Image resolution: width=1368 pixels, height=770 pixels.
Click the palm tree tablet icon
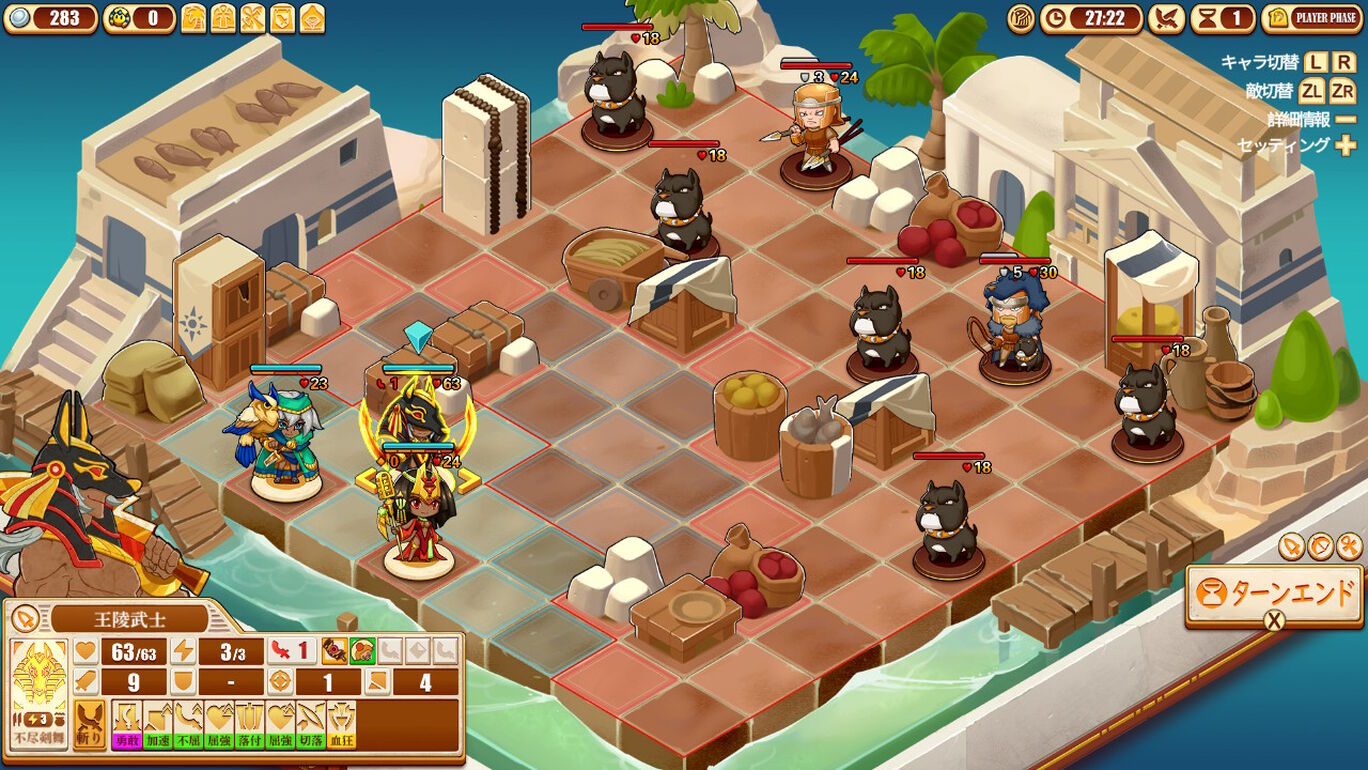[x=193, y=18]
